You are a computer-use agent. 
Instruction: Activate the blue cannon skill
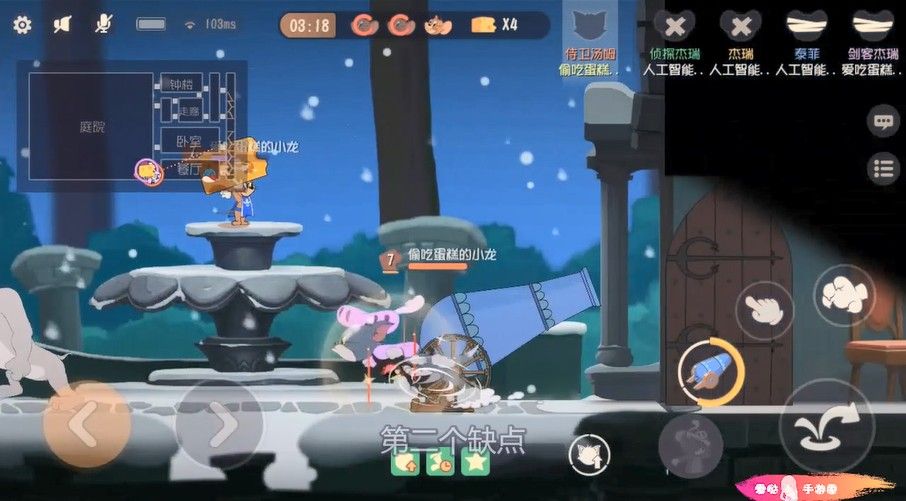(x=707, y=371)
